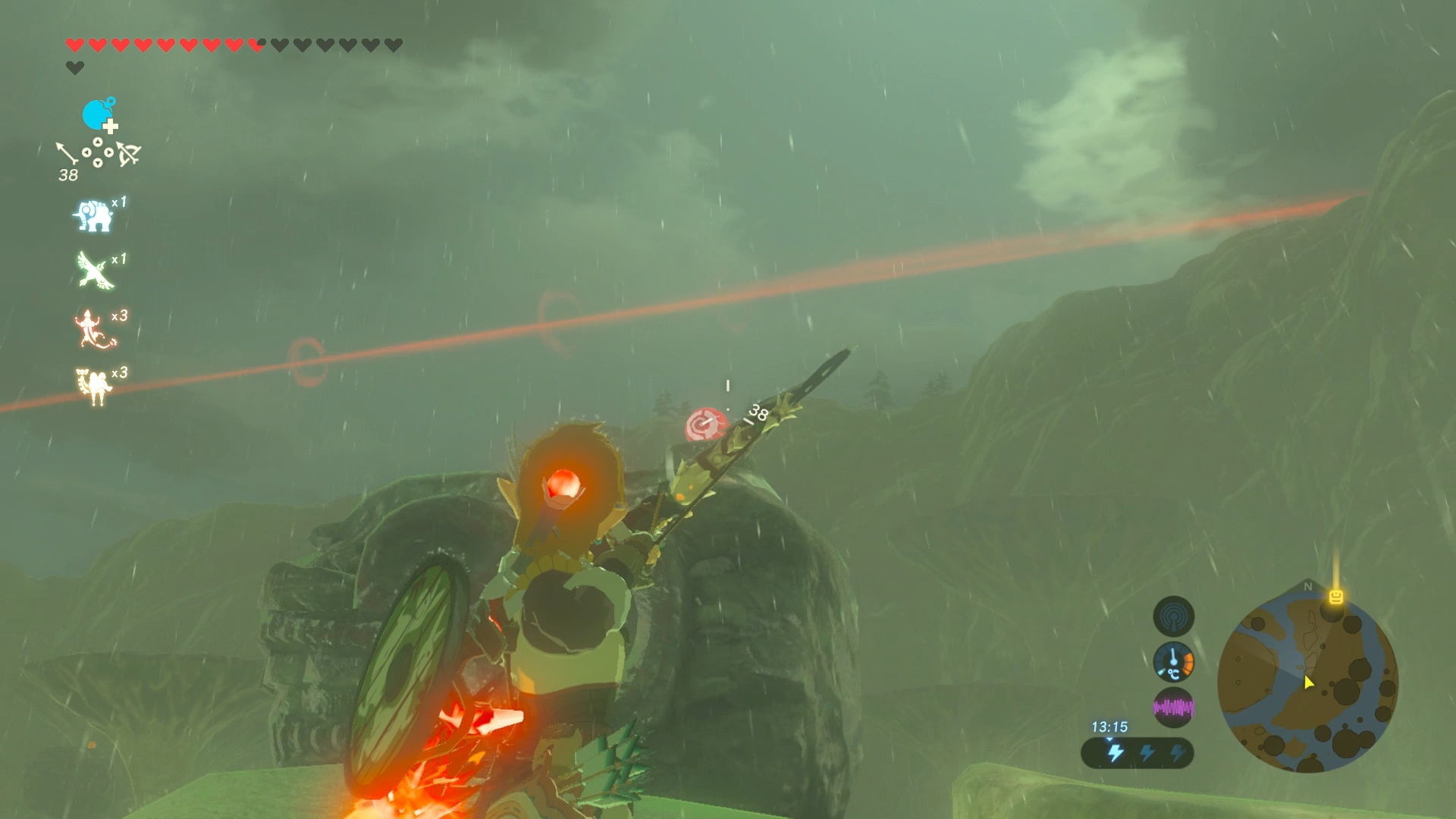The width and height of the screenshot is (1456, 819).
Task: Select the purple noise meter icon
Action: [1174, 707]
